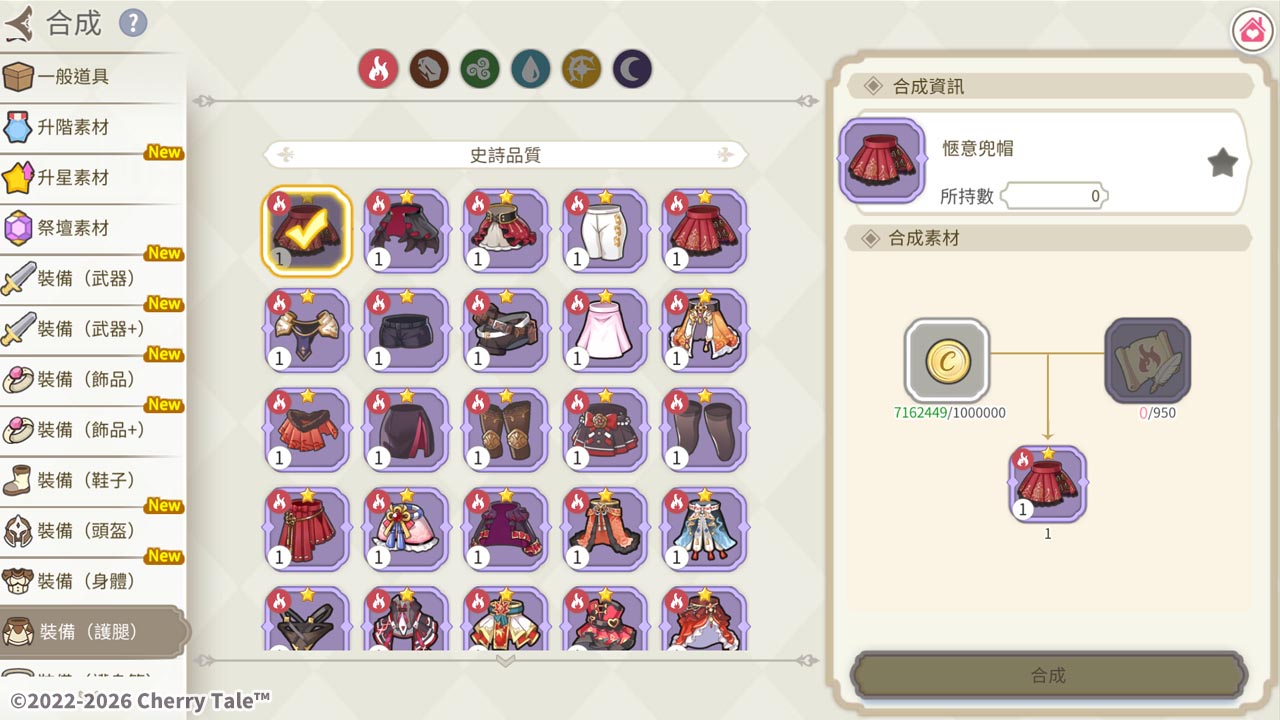Select the gold light element filter
Viewport: 1280px width, 720px height.
[x=581, y=70]
